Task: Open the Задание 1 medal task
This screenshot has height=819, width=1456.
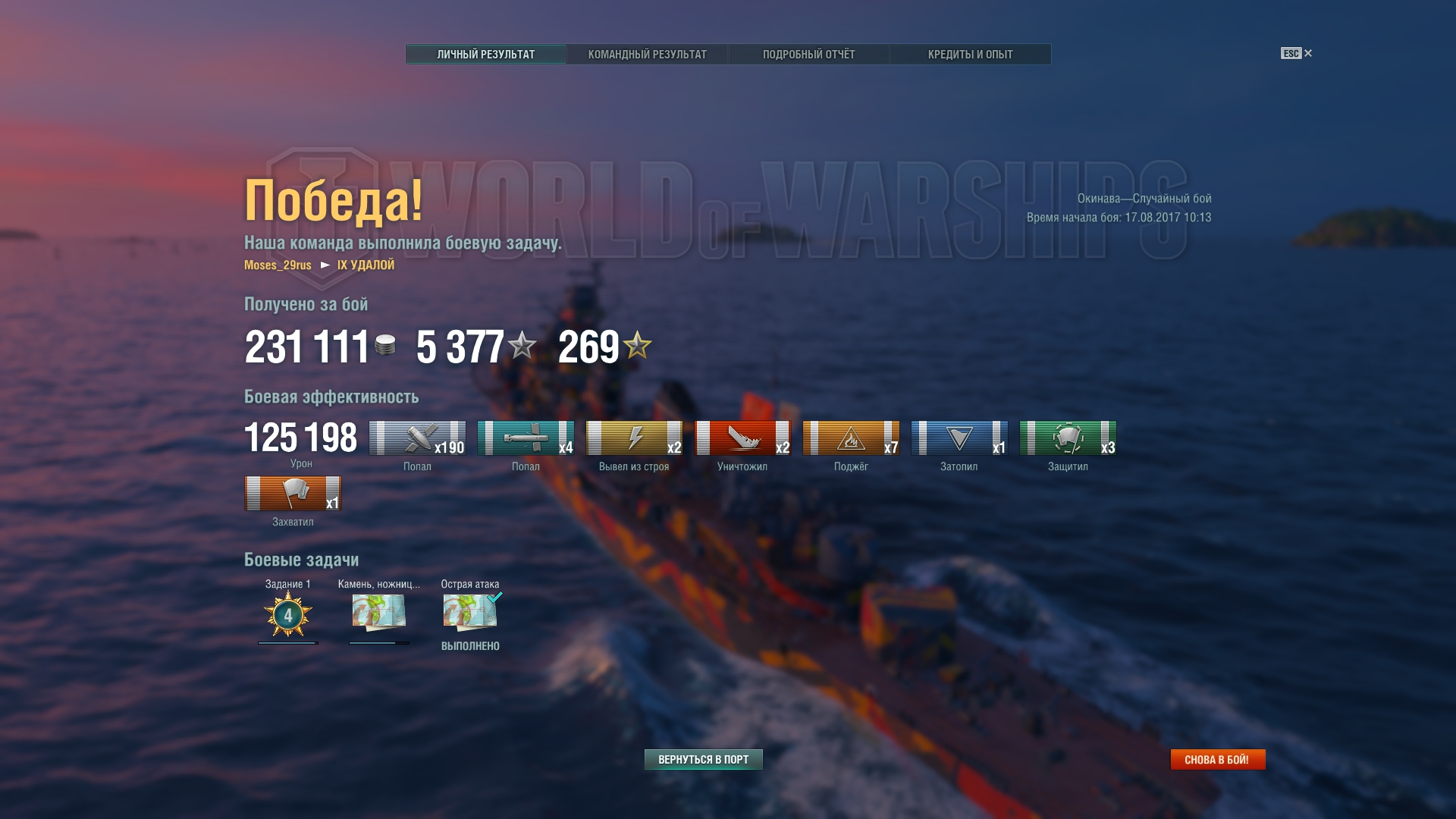Action: pos(287,614)
